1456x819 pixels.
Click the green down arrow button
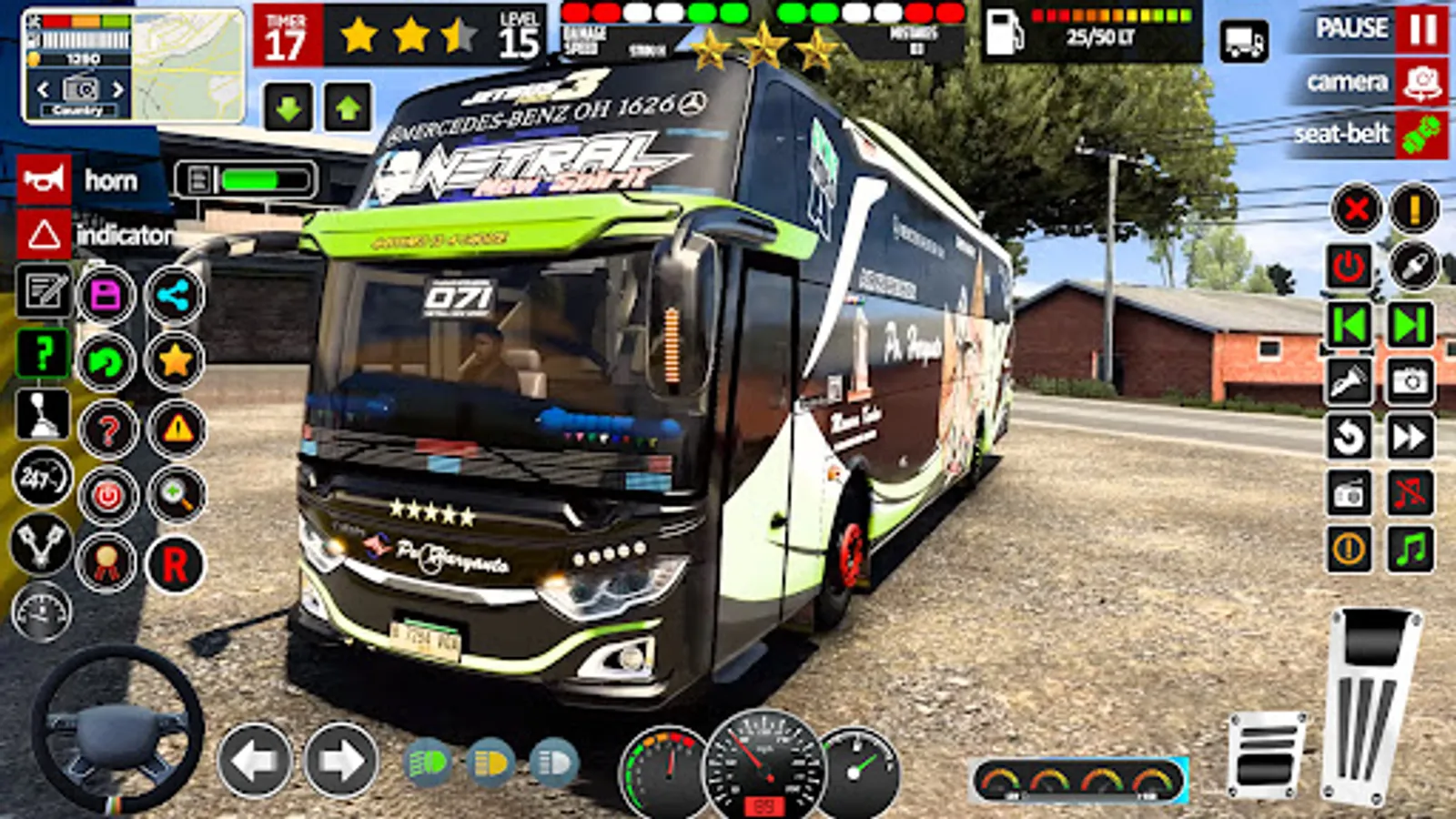(x=288, y=108)
